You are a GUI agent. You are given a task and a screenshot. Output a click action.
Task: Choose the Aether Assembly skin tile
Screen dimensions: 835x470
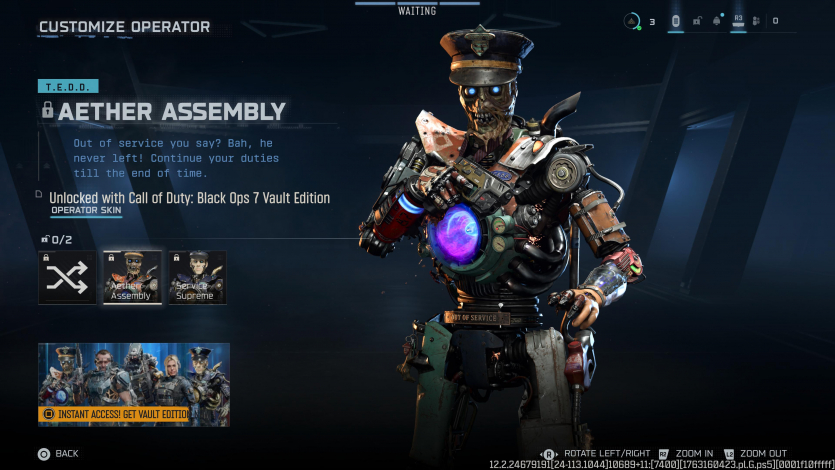pos(132,277)
